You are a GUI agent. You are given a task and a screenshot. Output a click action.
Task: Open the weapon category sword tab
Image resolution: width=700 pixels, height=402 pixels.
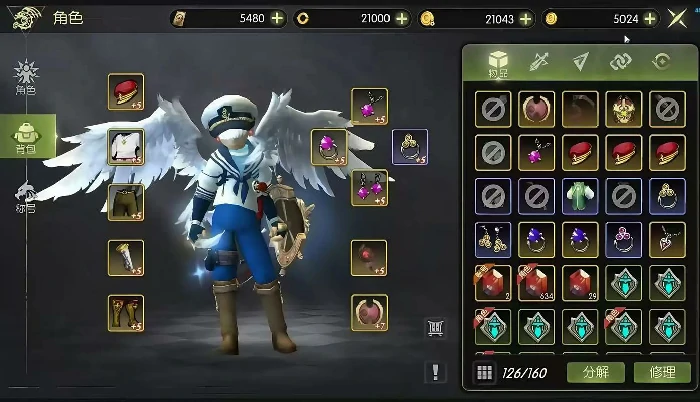click(x=541, y=62)
